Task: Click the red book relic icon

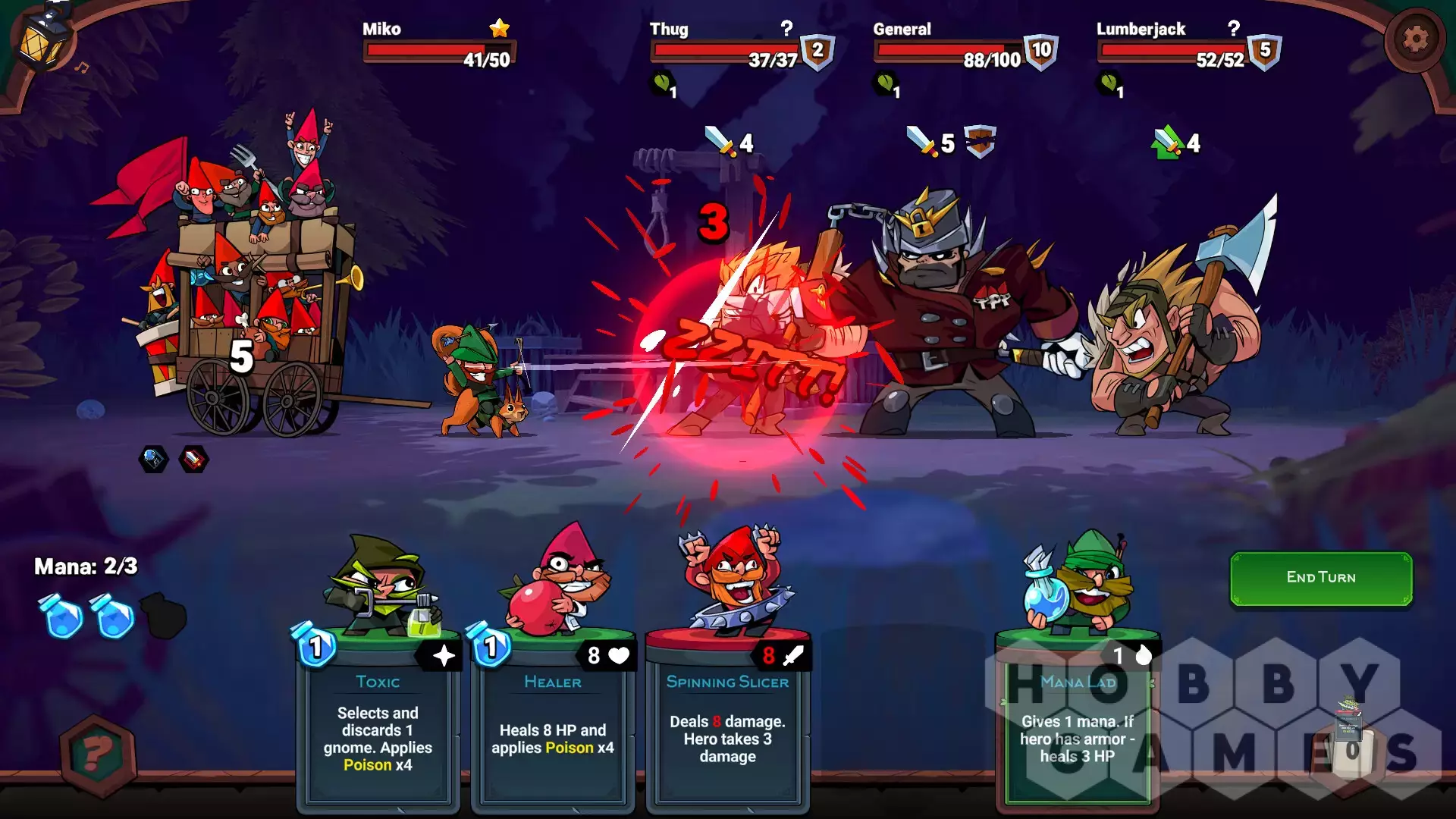Action: (x=193, y=459)
